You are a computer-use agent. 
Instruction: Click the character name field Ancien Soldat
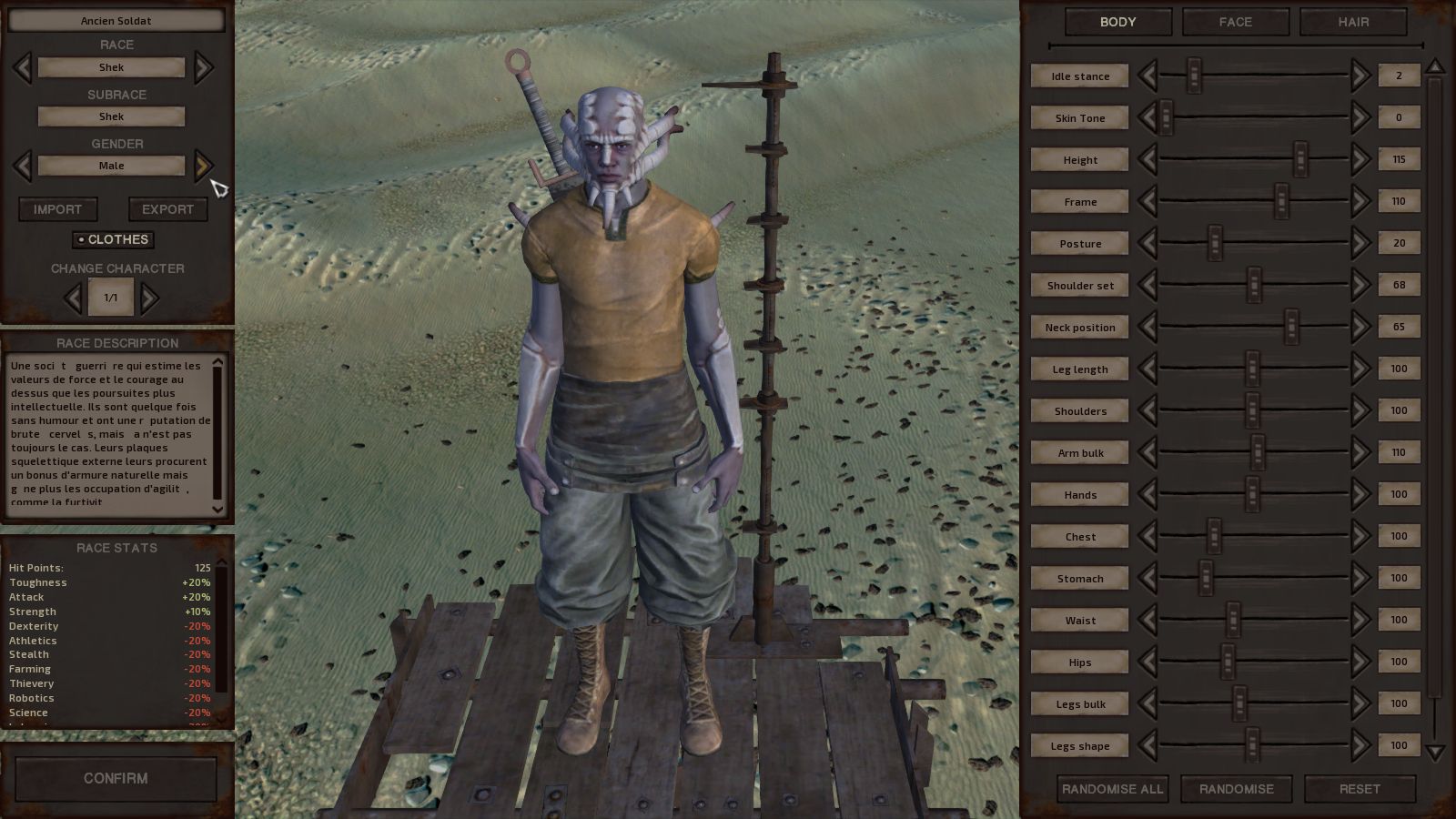point(115,20)
